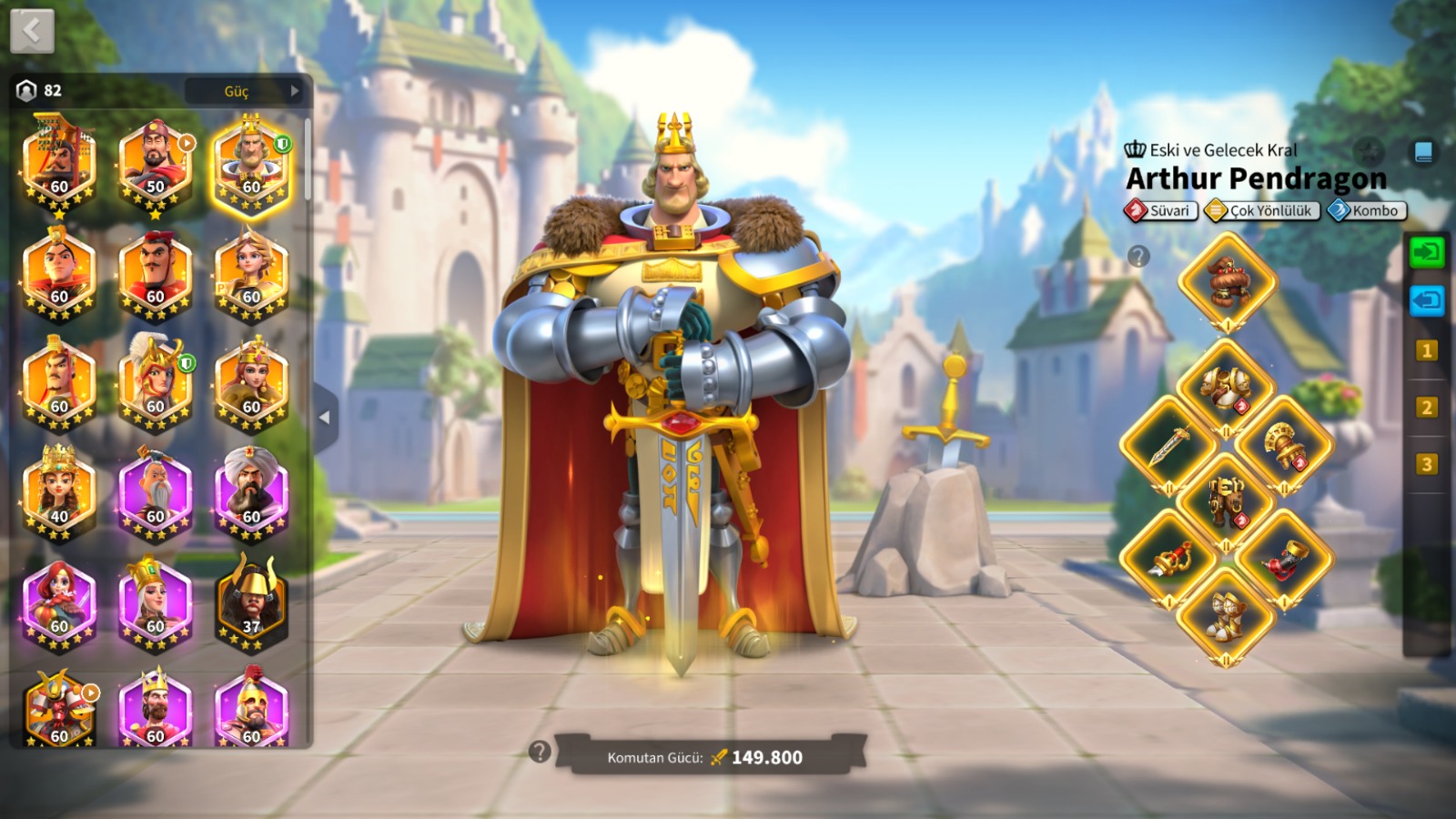Viewport: 1456px width, 819px height.
Task: Select the level 37 horned-helmet commander
Action: (251, 602)
